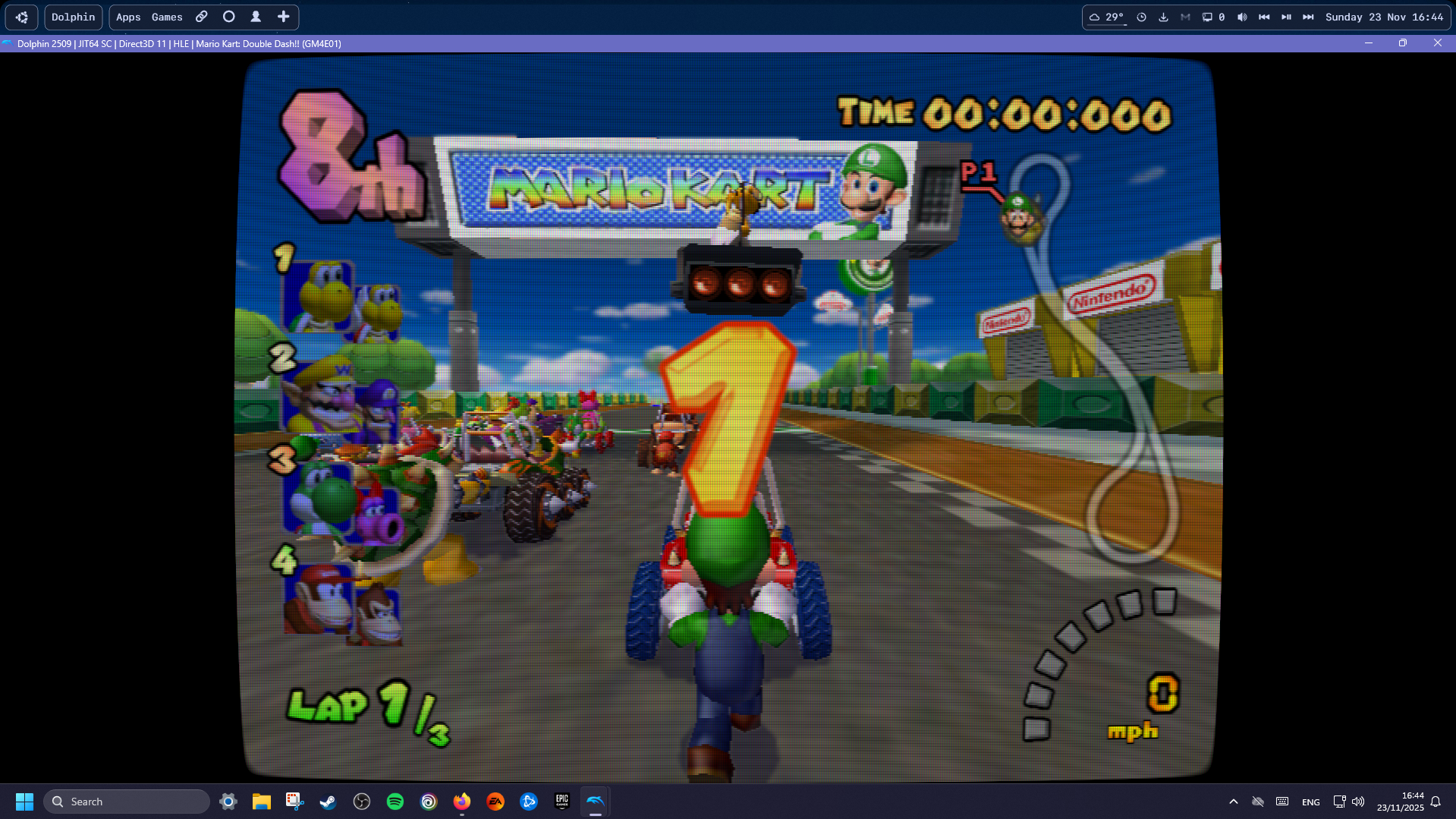Select the first-place Koopa Troopa portrait
This screenshot has height=819, width=1456.
(x=341, y=298)
